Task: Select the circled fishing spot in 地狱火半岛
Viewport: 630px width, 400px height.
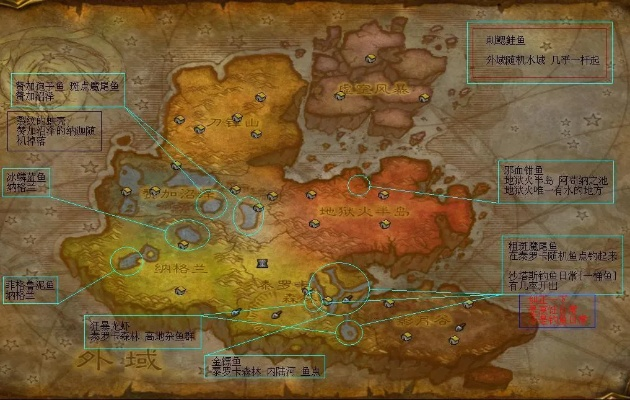Action: tap(358, 185)
